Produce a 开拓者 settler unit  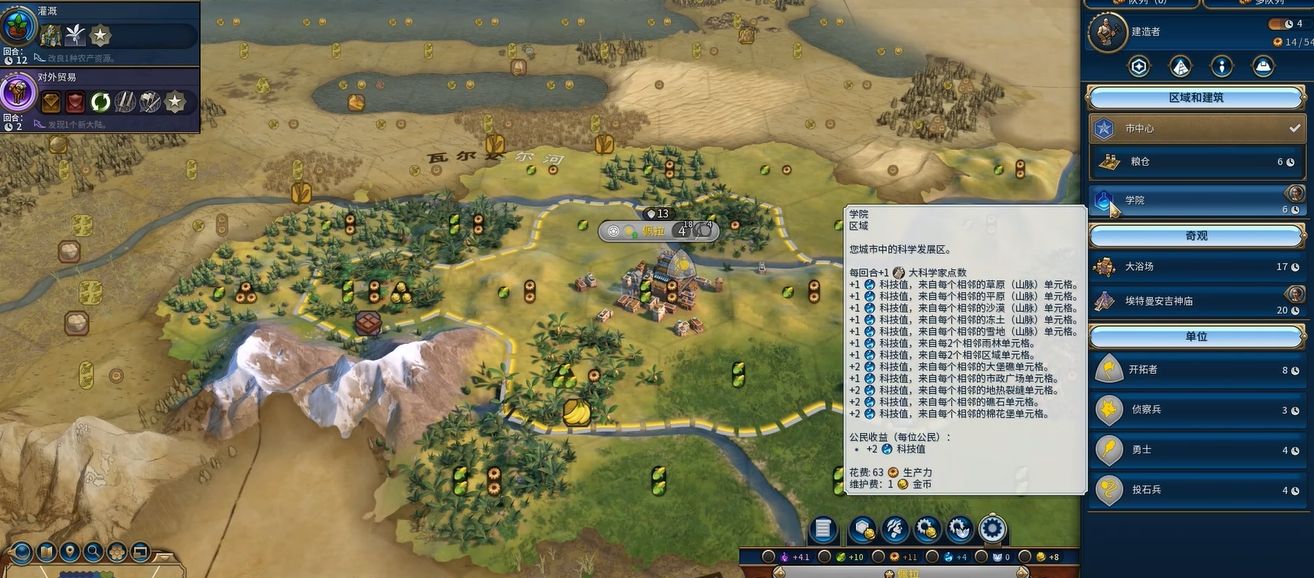coord(1196,369)
